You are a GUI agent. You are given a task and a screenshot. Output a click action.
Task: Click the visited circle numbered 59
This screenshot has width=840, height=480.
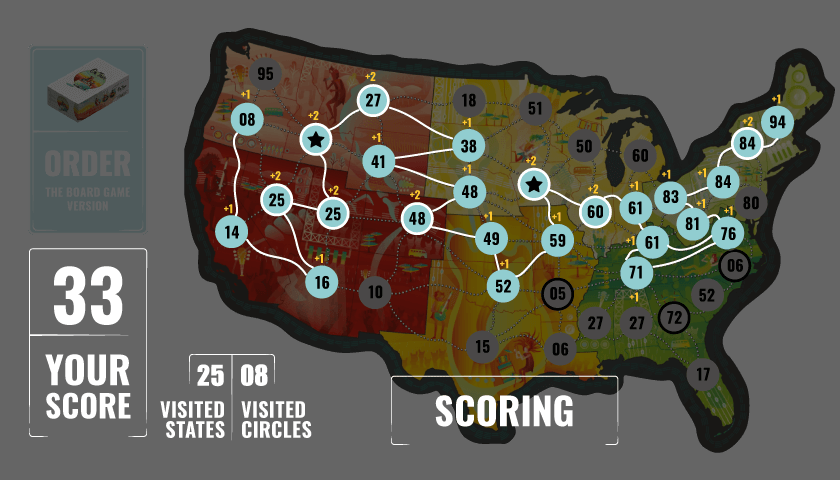[x=558, y=240]
